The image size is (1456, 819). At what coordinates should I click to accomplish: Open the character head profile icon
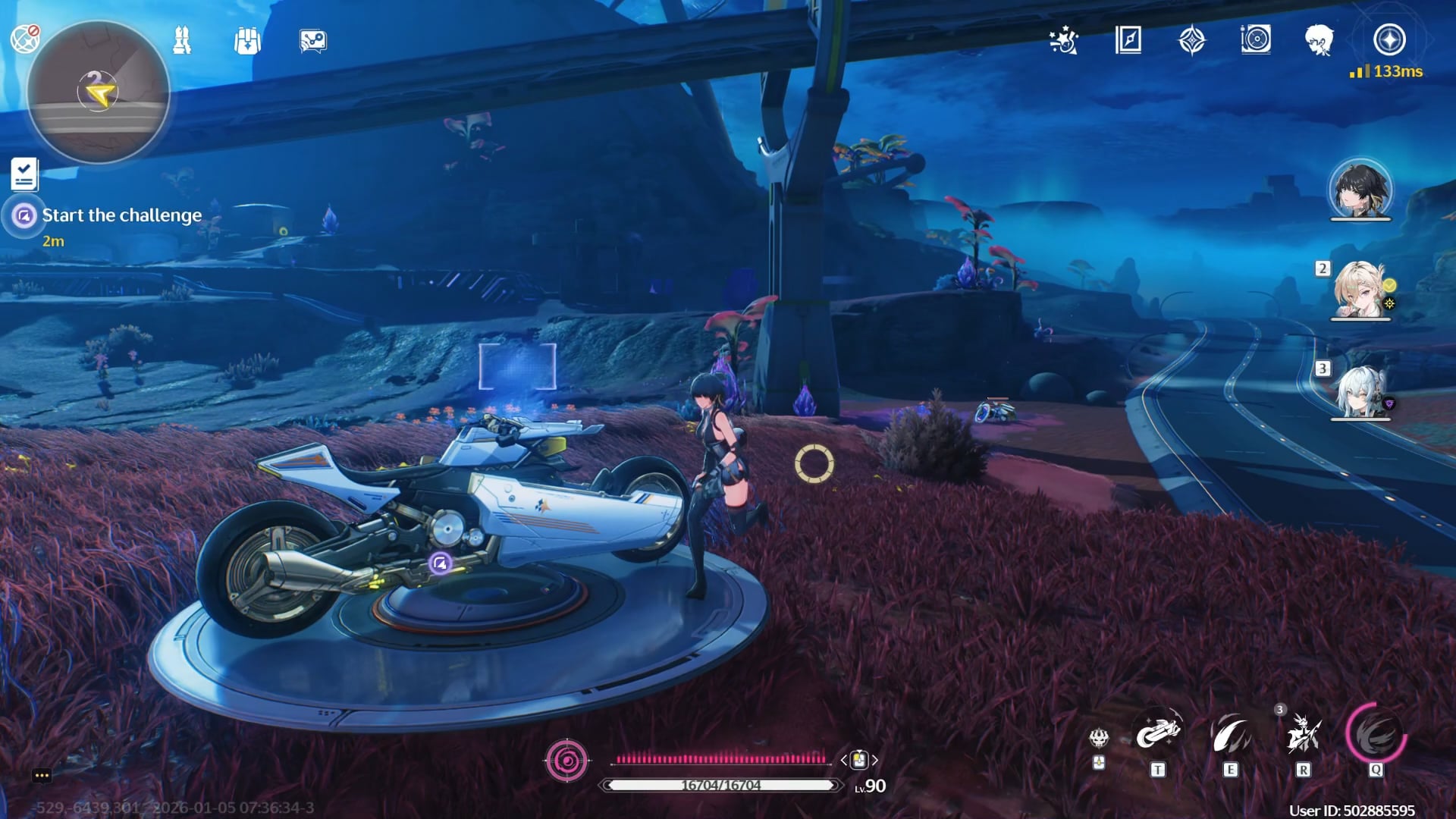click(1319, 39)
